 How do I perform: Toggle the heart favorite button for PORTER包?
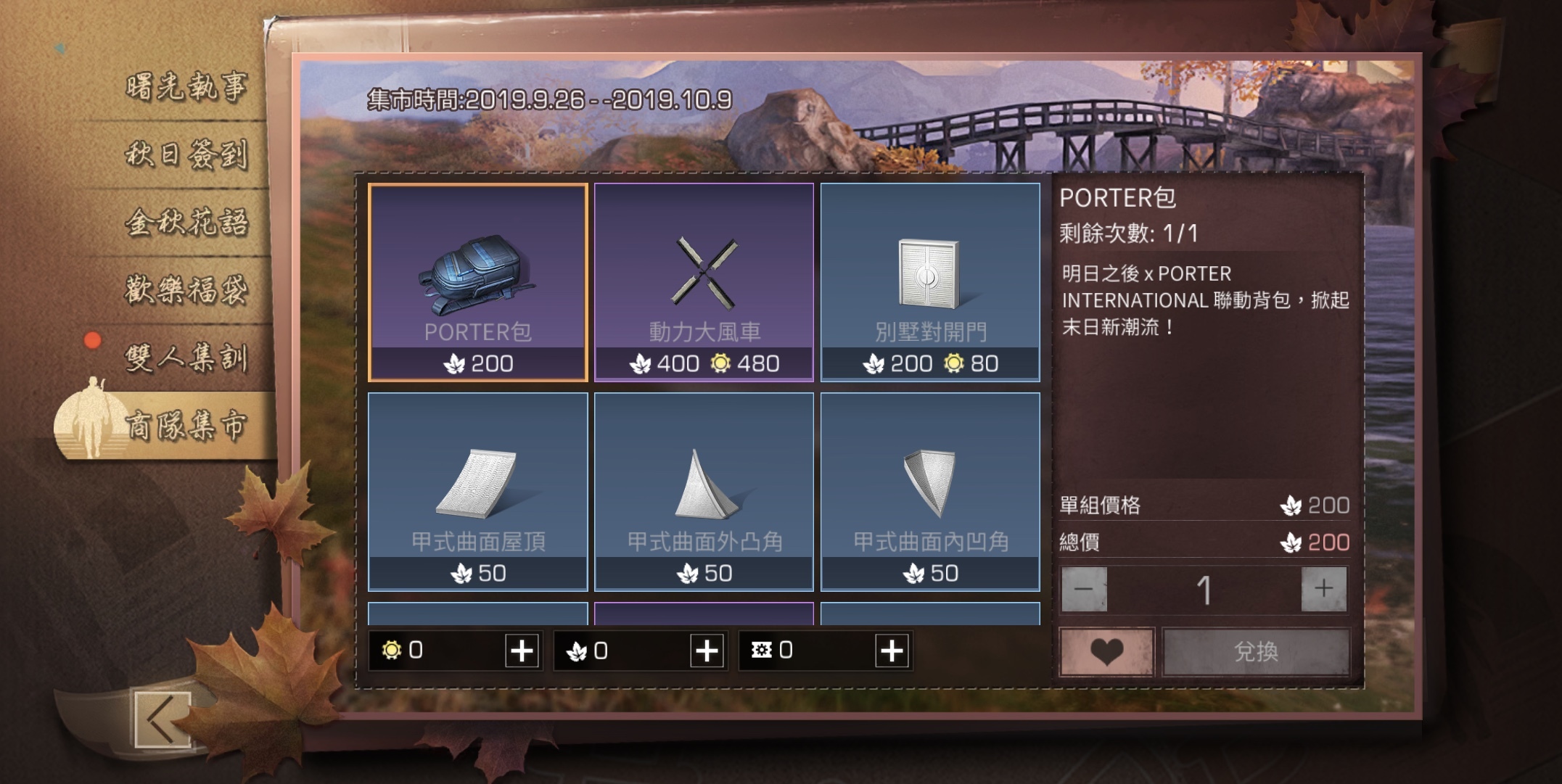(1108, 651)
